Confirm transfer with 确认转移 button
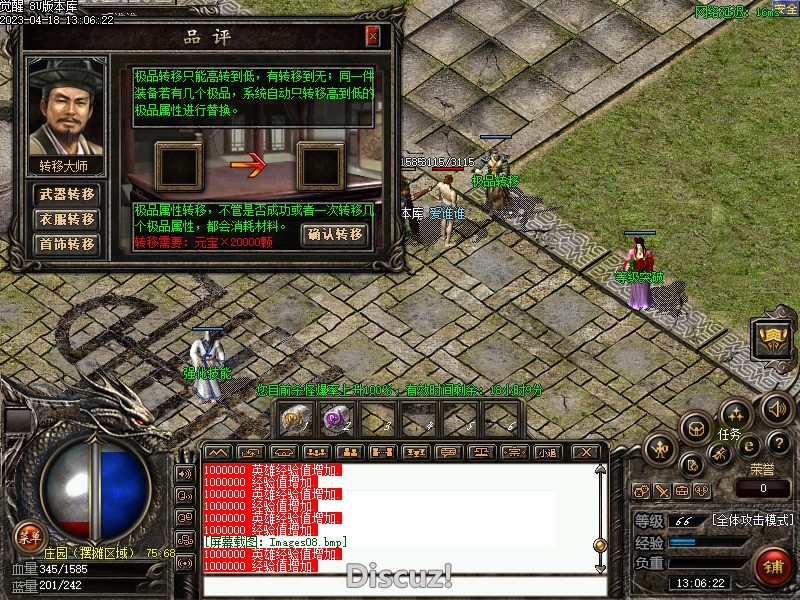 [335, 235]
